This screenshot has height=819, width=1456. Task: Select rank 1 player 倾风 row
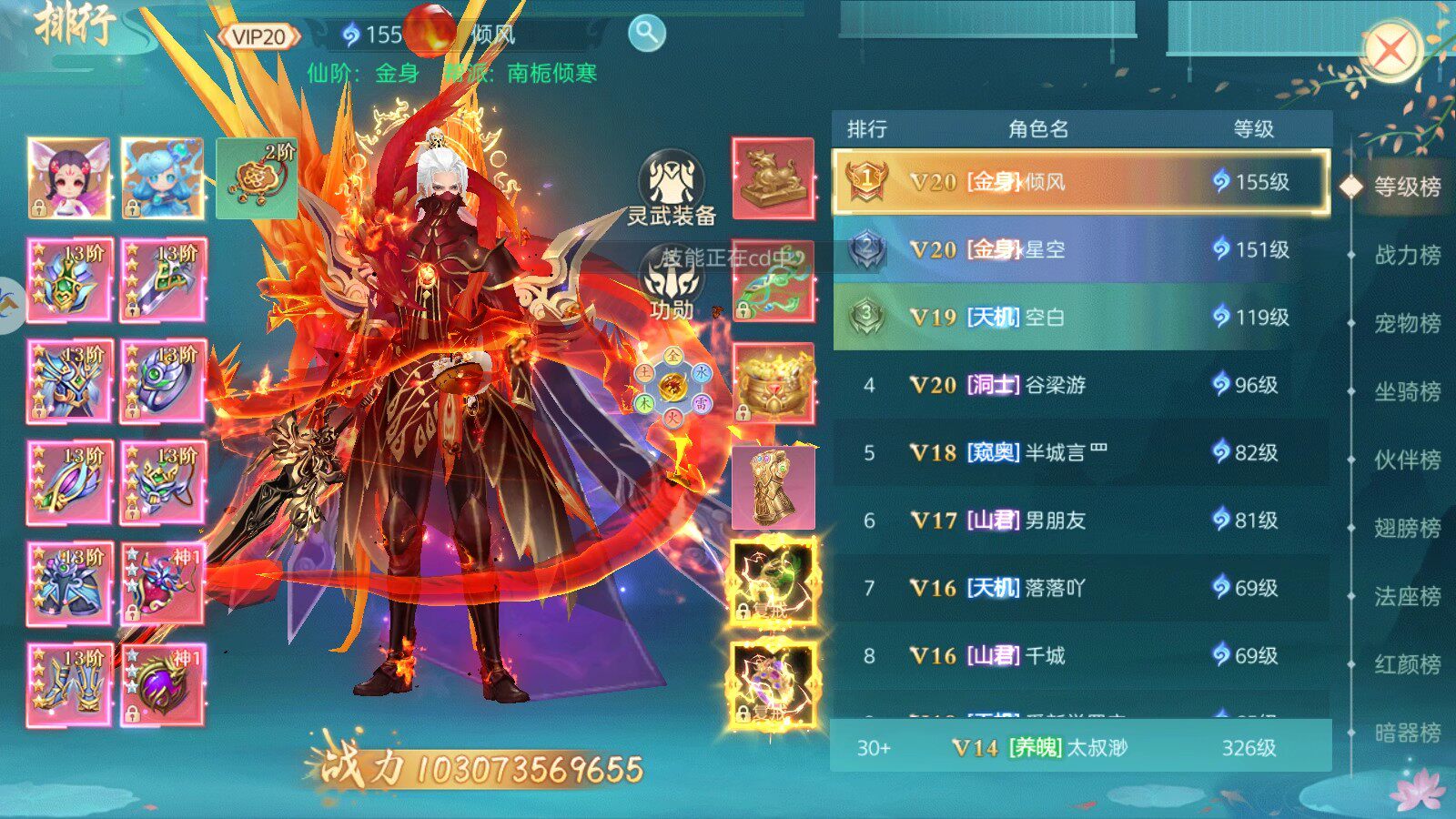pos(1081,182)
